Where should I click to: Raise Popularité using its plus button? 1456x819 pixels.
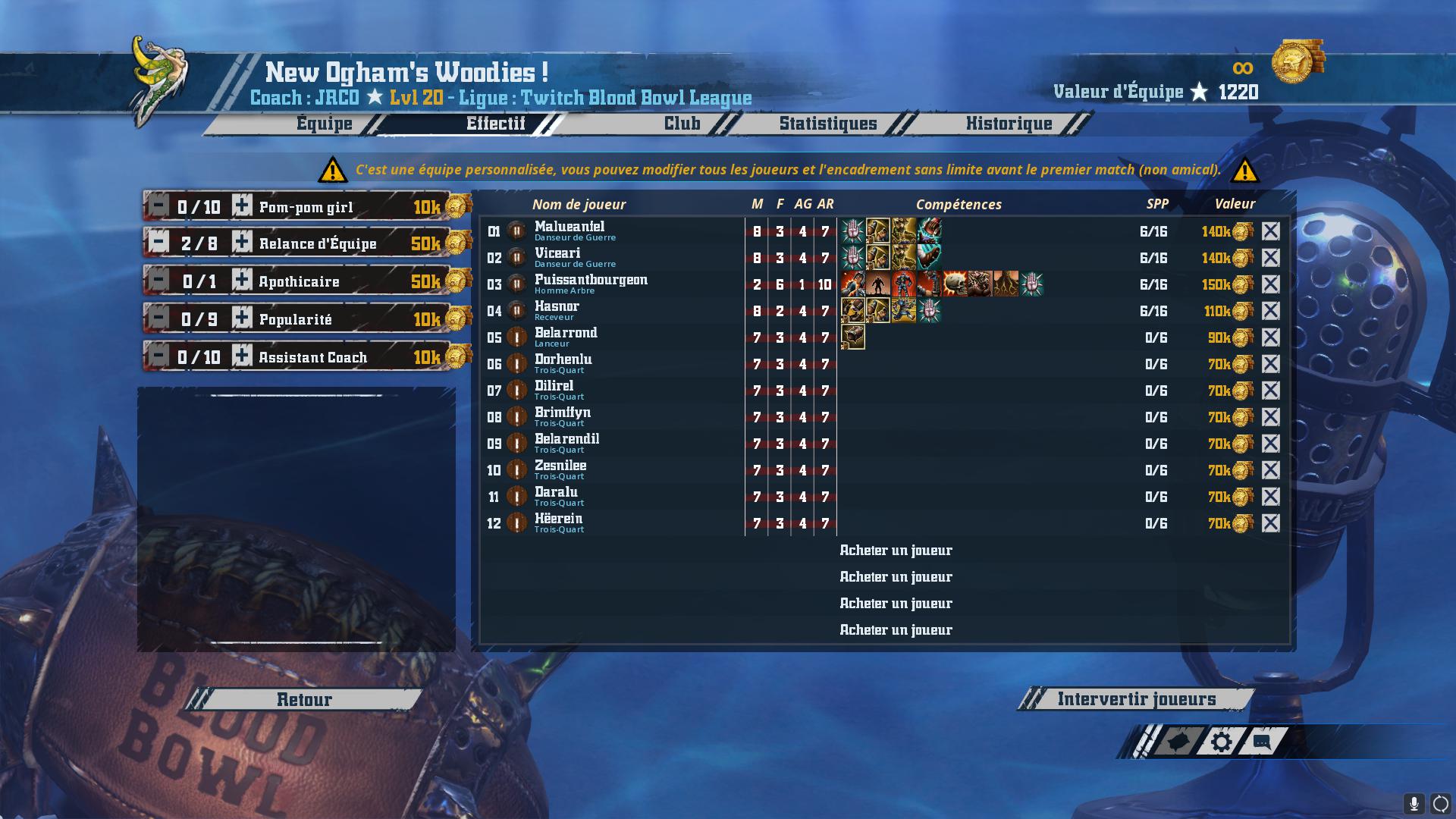242,318
